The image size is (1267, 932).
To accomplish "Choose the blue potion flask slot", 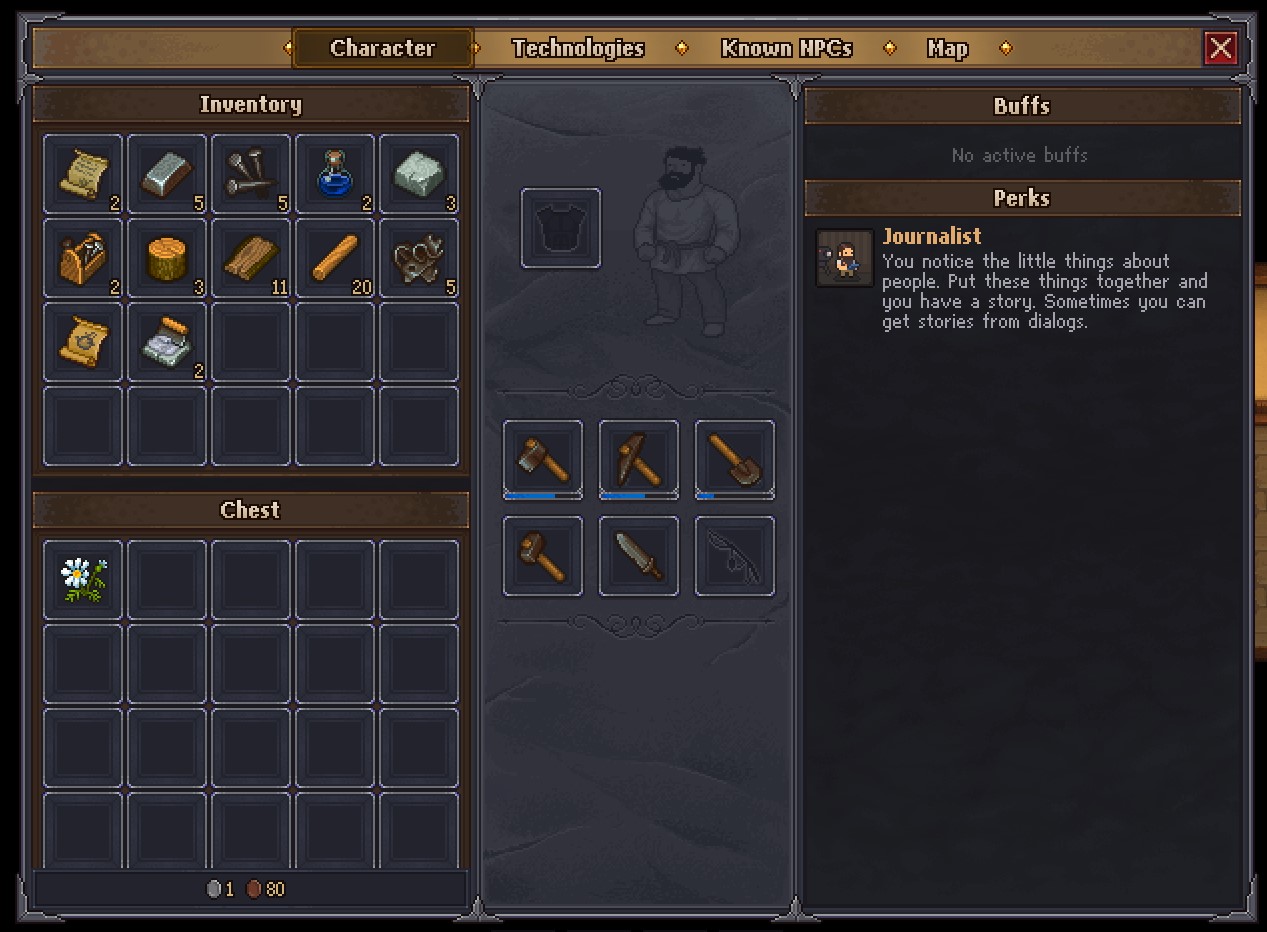I will click(335, 174).
